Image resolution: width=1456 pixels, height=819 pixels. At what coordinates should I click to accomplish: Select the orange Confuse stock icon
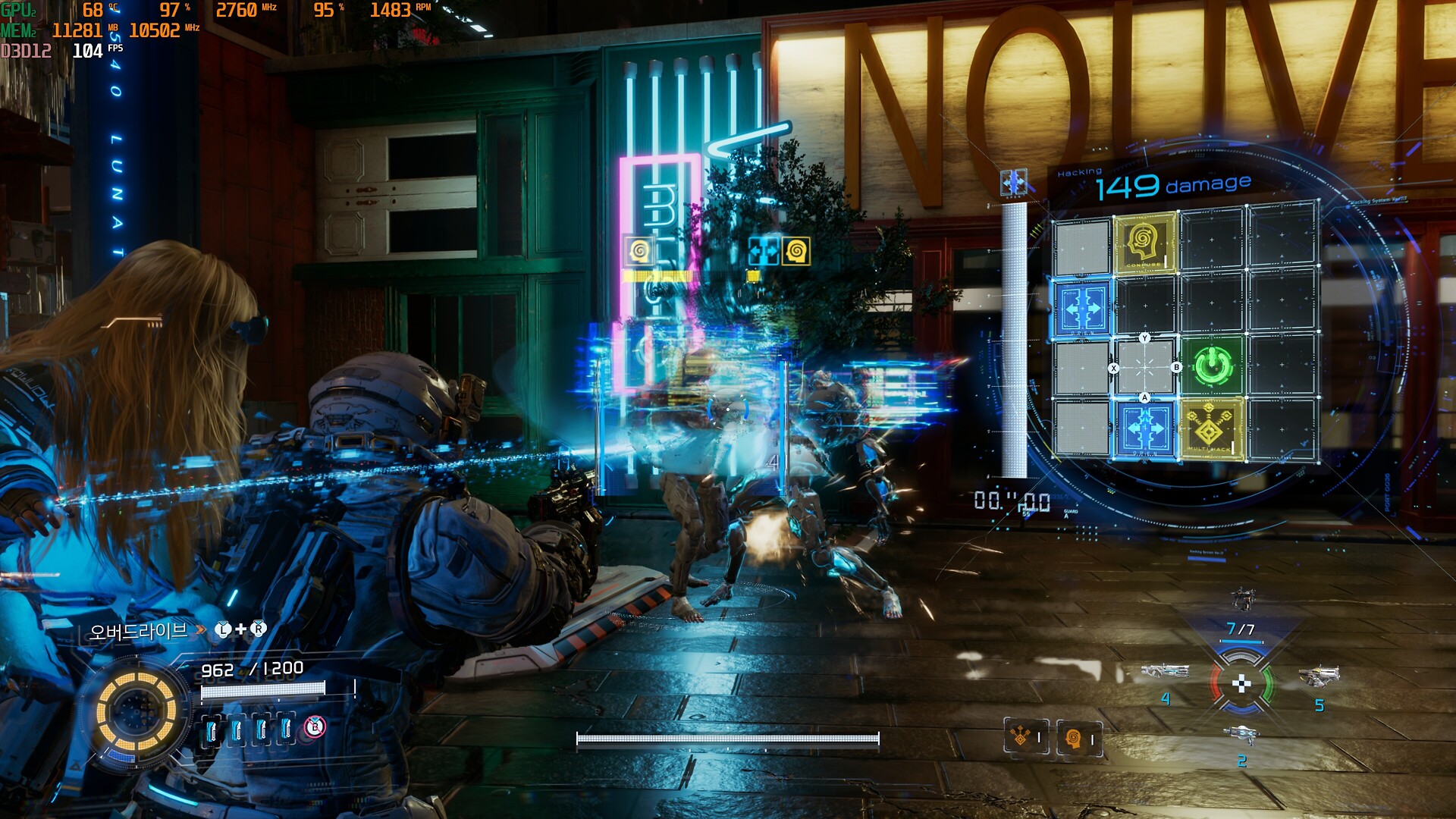(x=1078, y=738)
